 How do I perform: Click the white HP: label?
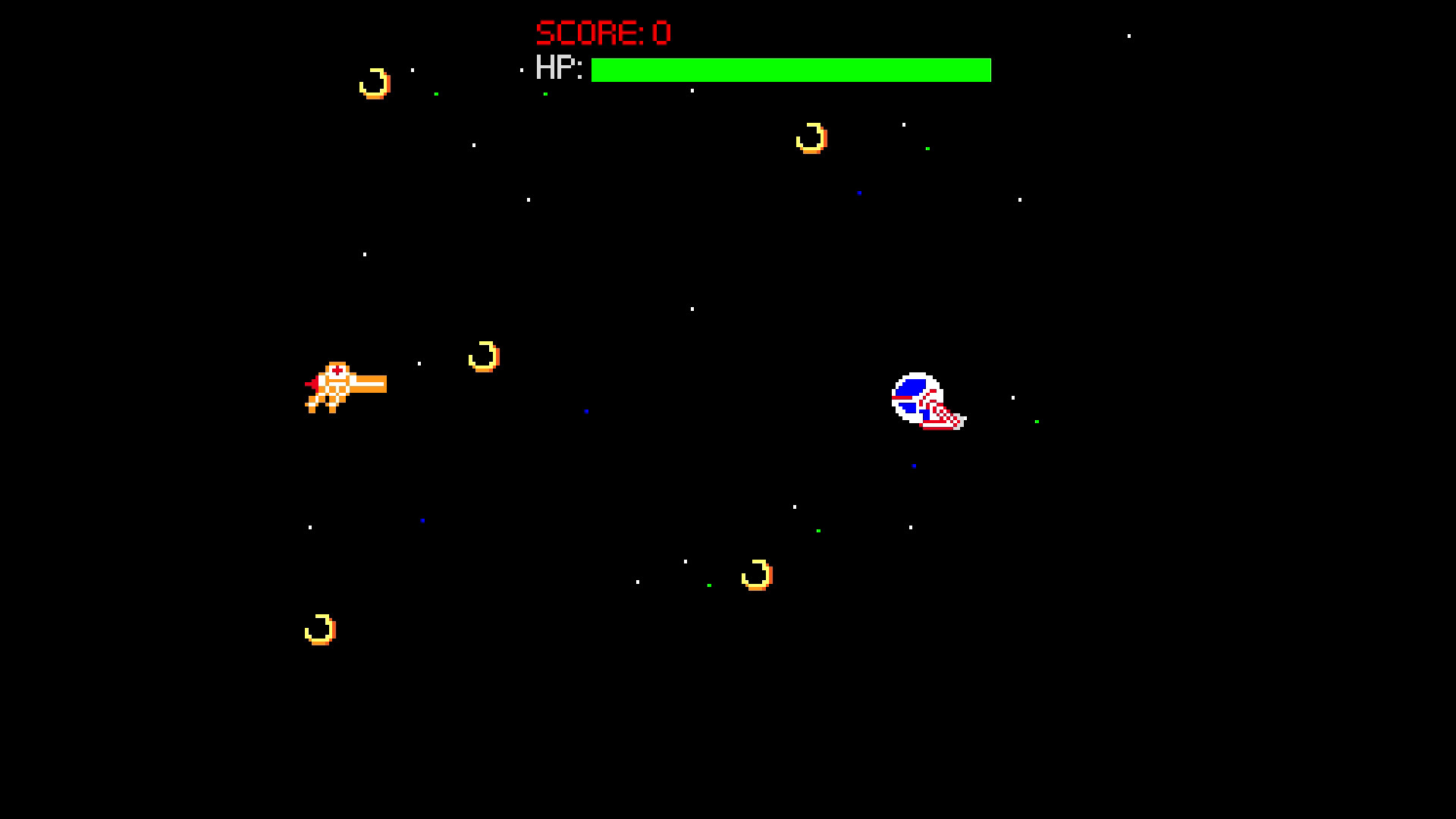pos(559,70)
